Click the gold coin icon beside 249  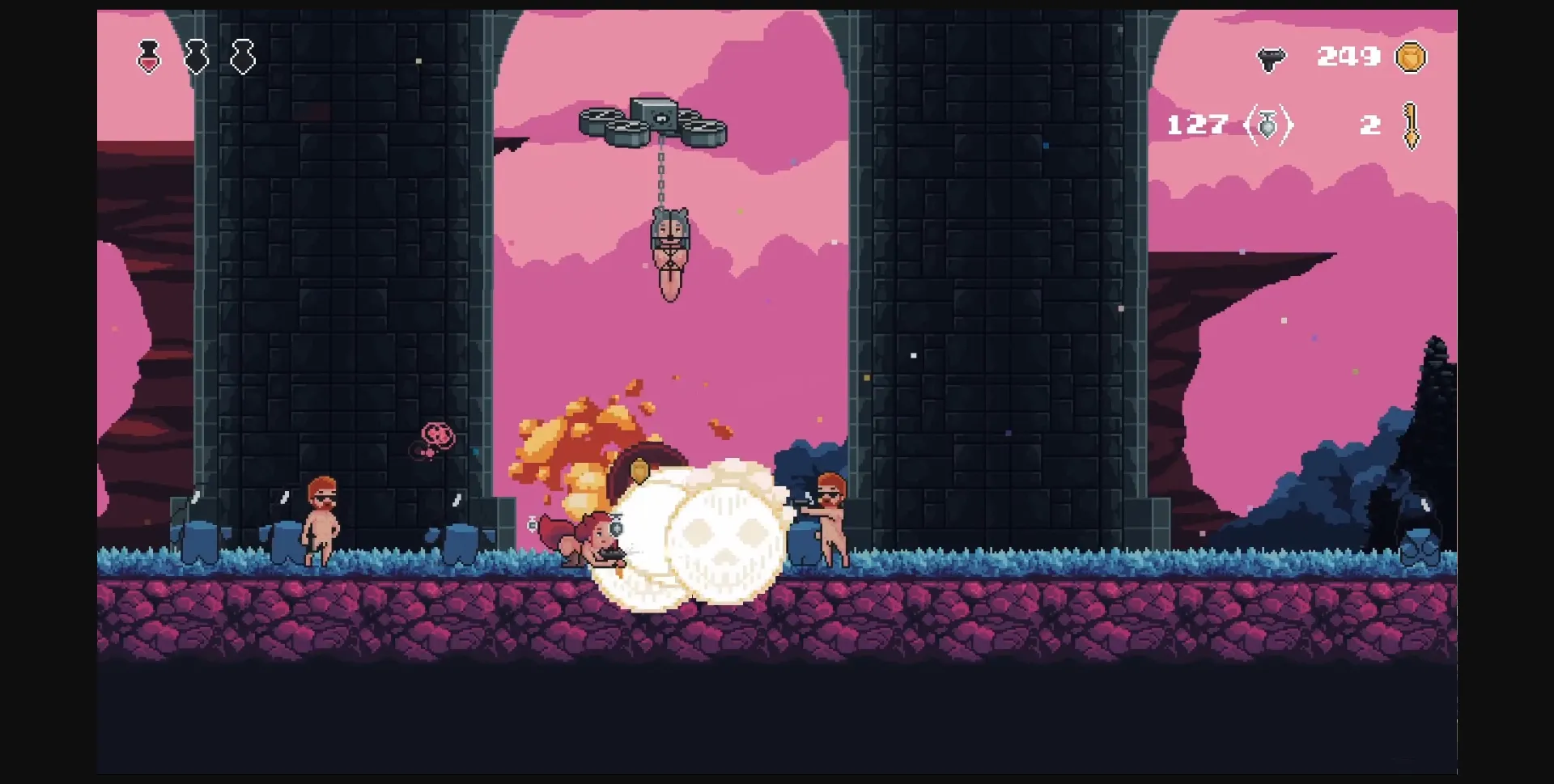[1408, 57]
